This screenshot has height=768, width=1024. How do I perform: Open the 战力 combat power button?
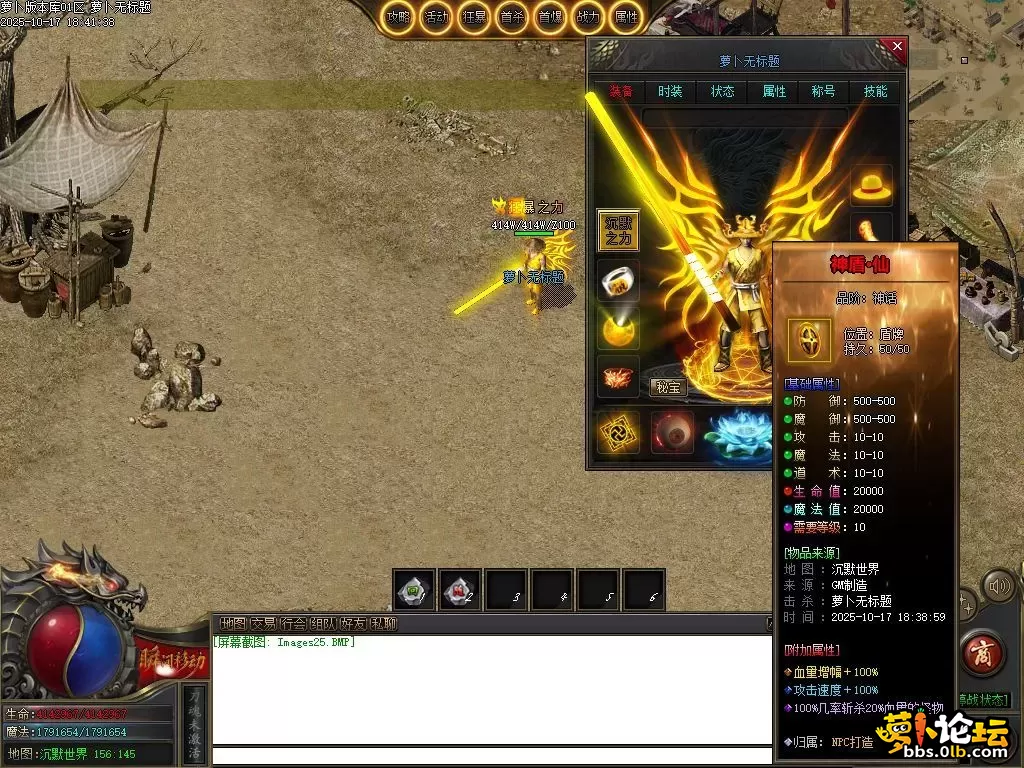point(588,17)
